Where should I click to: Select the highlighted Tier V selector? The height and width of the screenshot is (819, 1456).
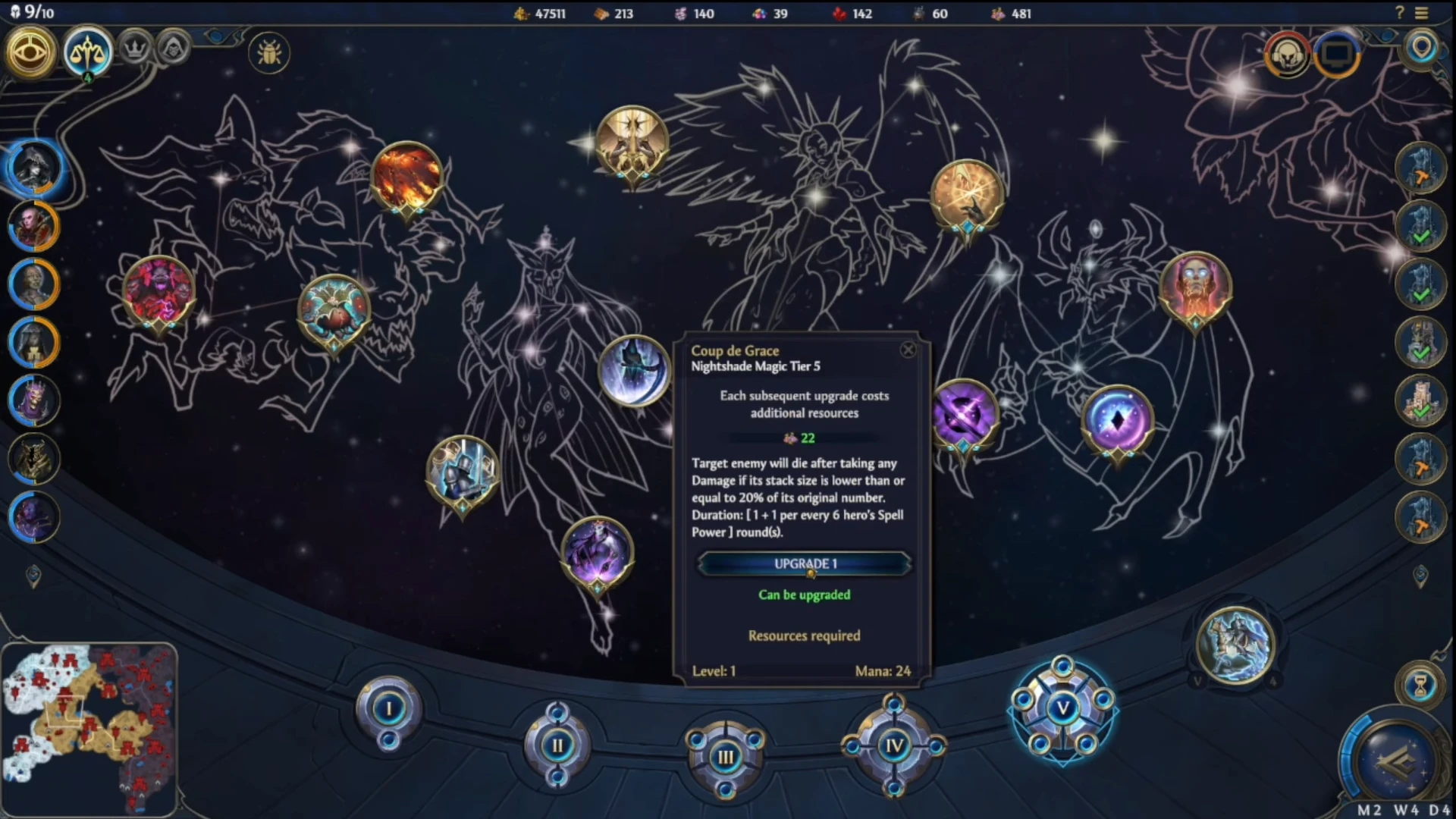[1062, 709]
